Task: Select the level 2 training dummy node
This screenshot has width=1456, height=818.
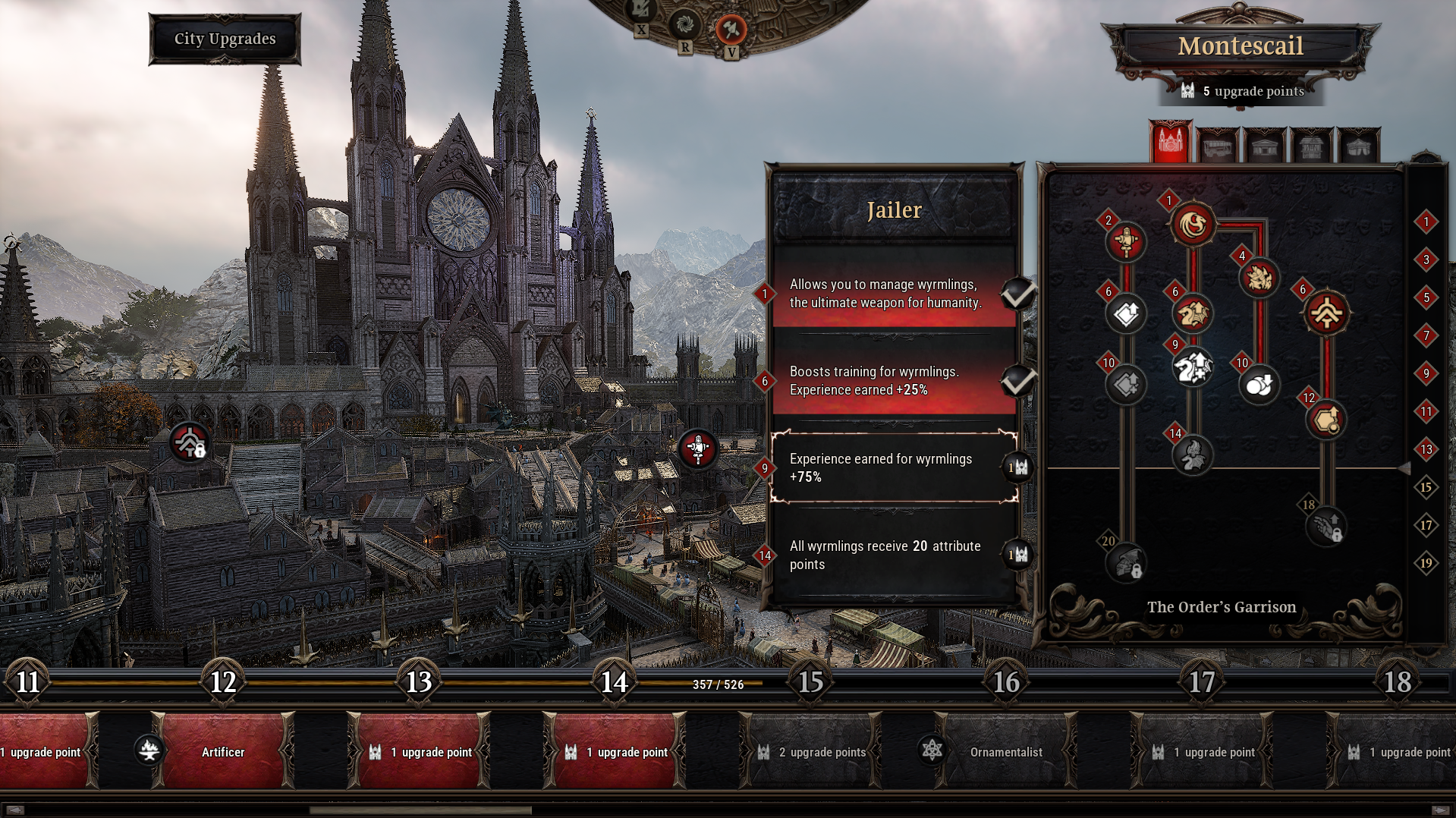Action: (x=1126, y=243)
